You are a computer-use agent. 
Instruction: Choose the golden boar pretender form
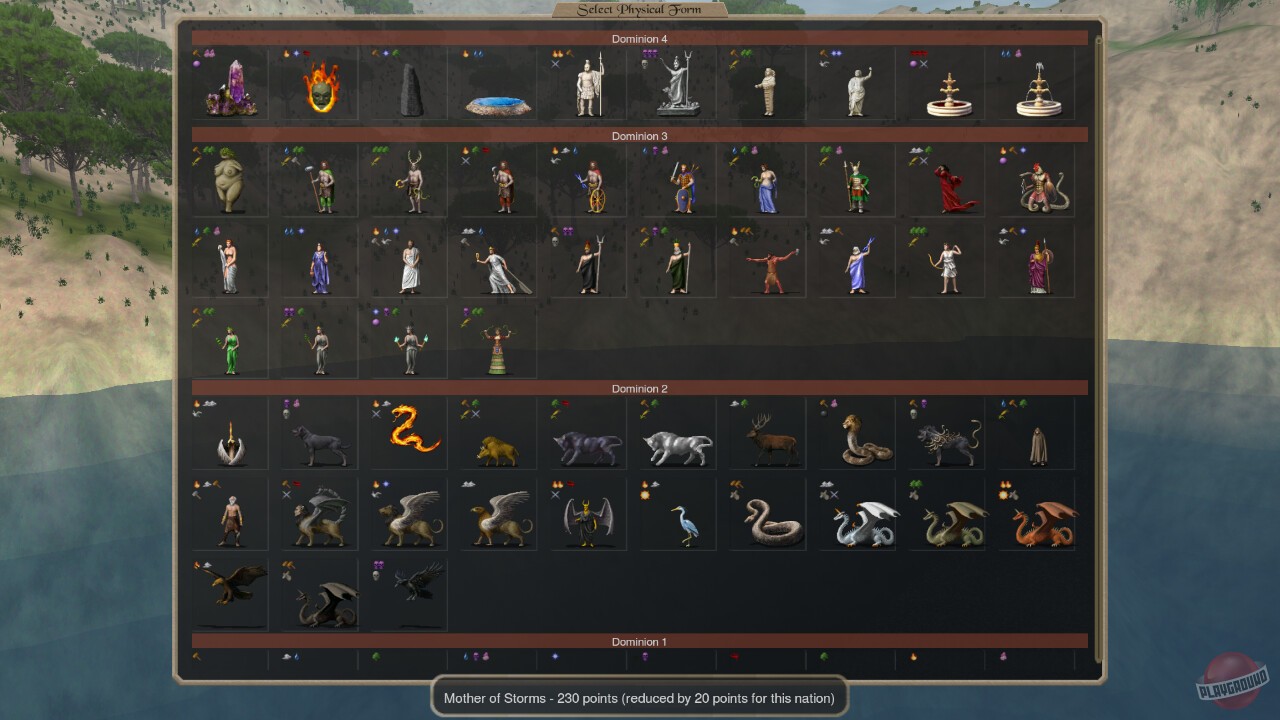click(x=497, y=433)
